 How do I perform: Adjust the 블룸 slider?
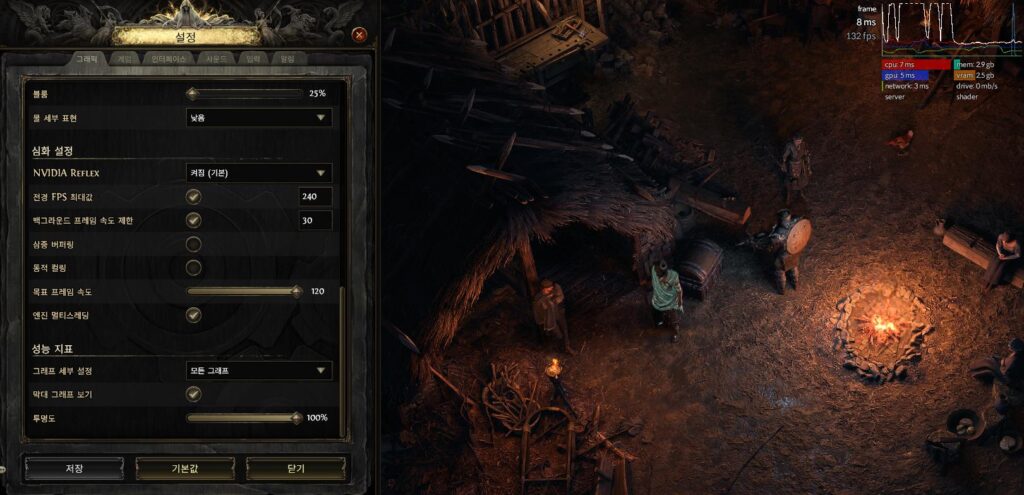click(245, 94)
